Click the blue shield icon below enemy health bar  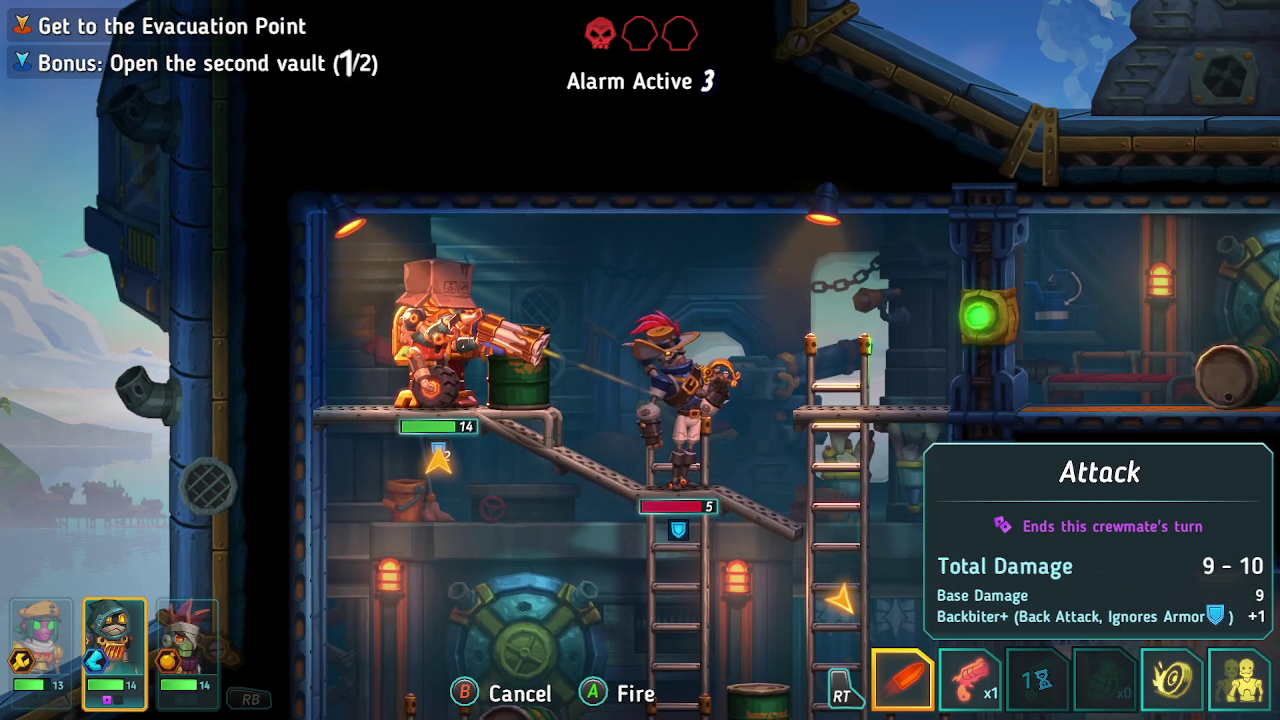679,530
